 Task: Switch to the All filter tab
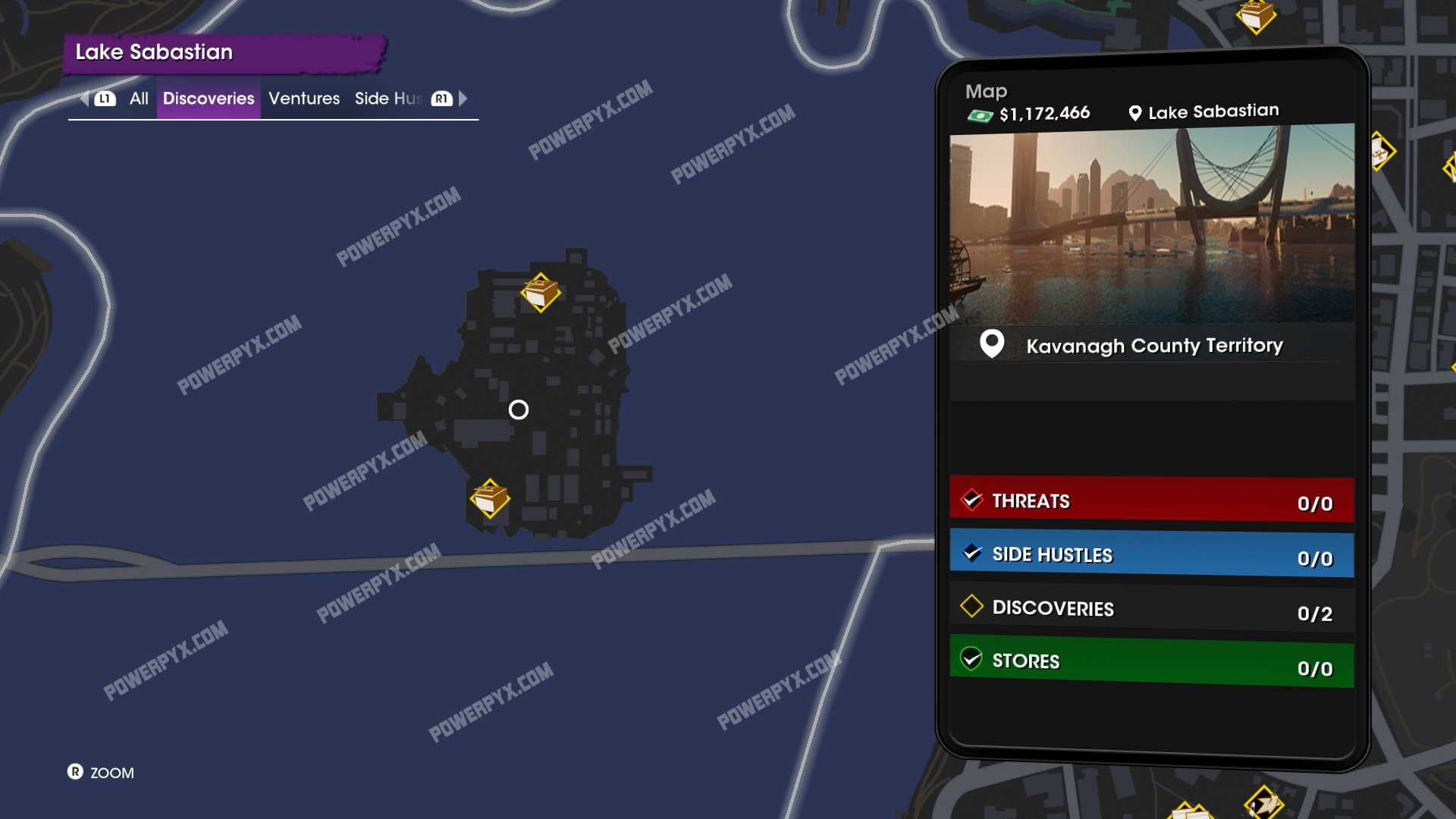139,99
